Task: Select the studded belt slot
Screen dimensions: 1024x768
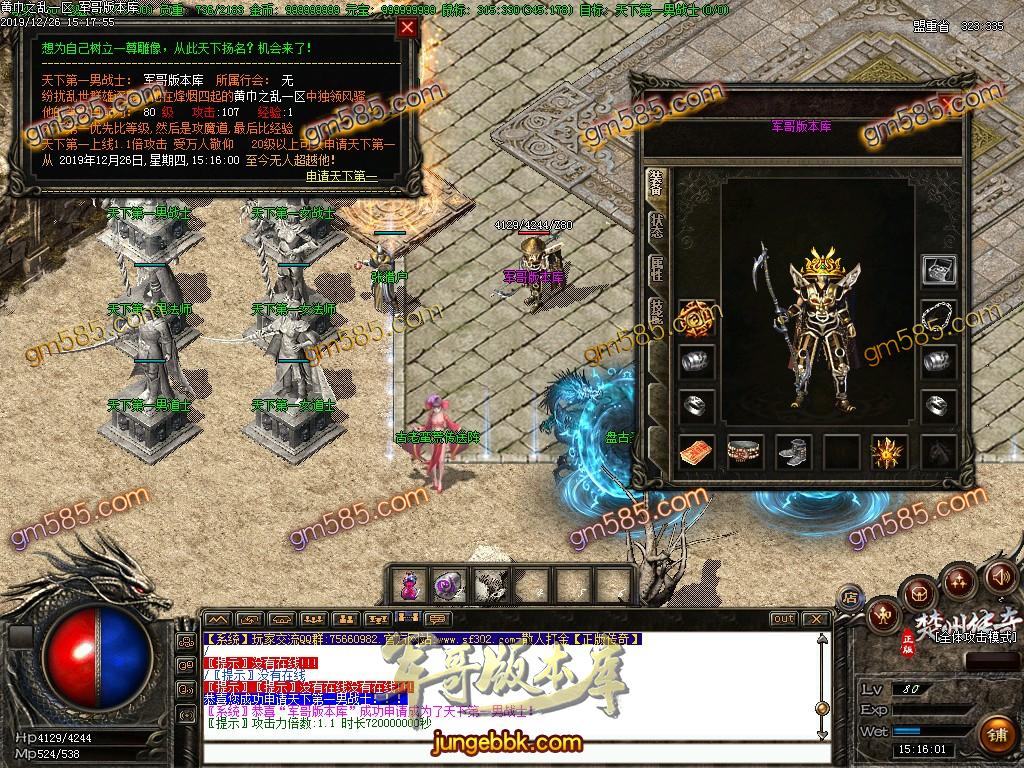Action: [745, 452]
